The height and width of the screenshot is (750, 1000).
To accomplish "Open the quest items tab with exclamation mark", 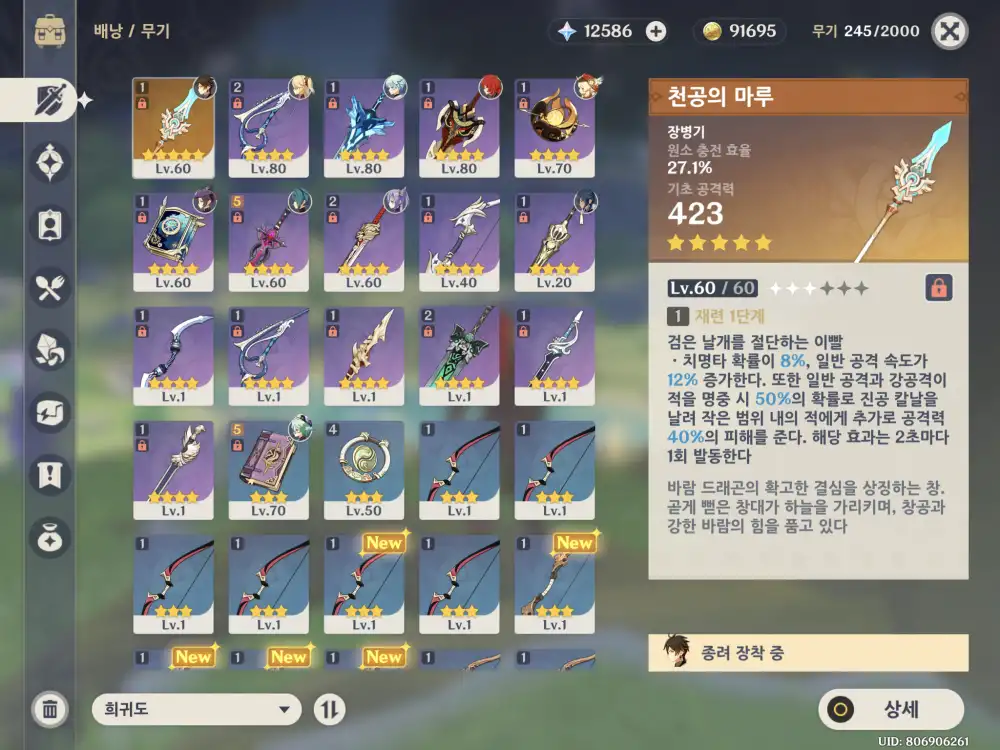I will 49,473.
